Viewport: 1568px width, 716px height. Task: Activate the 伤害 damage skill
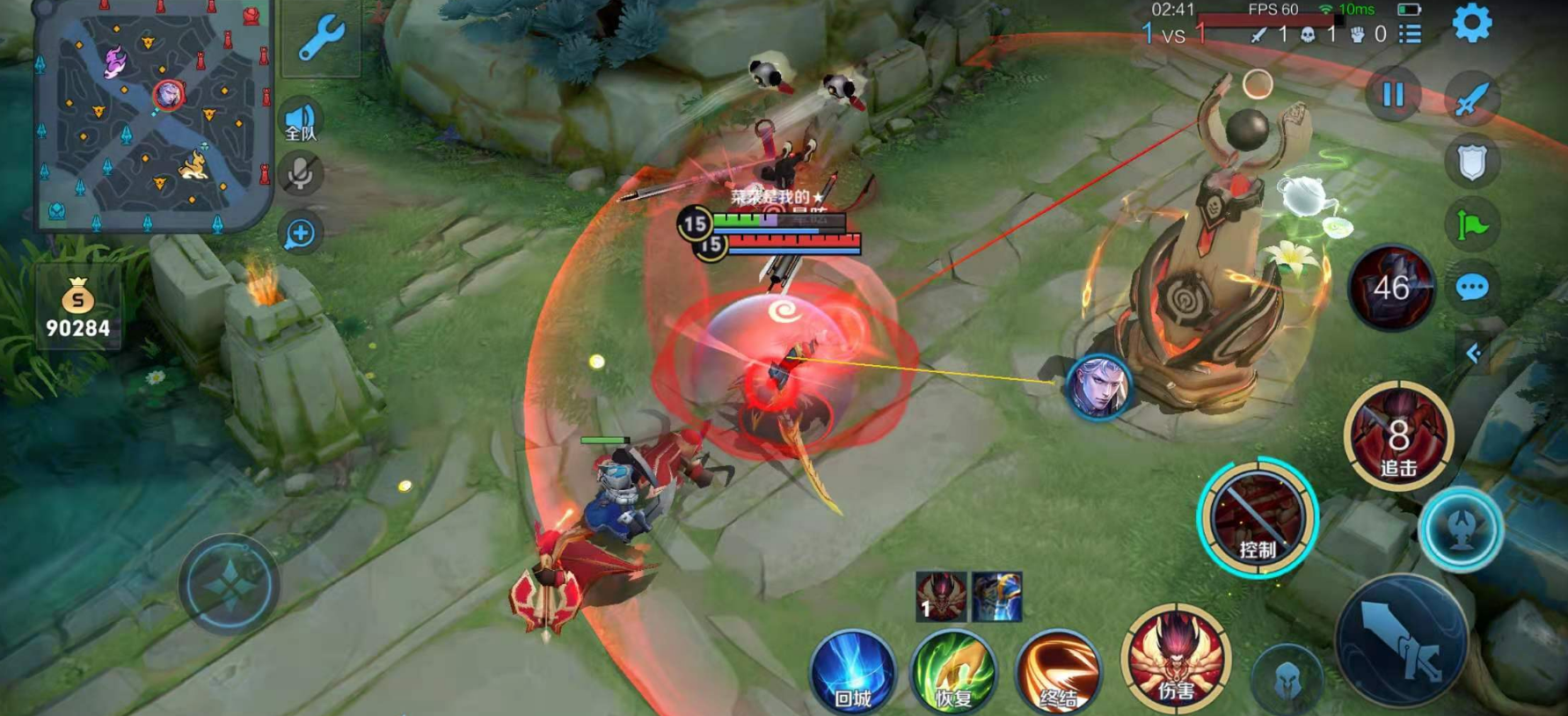point(1175,658)
